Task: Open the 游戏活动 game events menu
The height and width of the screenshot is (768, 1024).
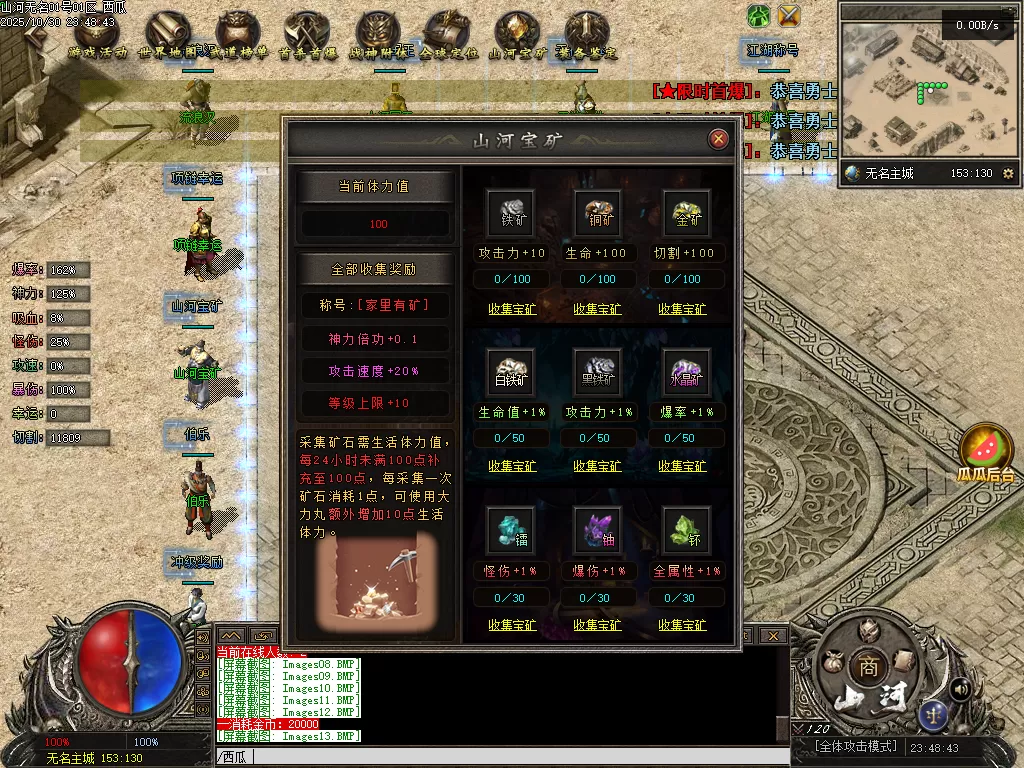Action: click(x=98, y=36)
